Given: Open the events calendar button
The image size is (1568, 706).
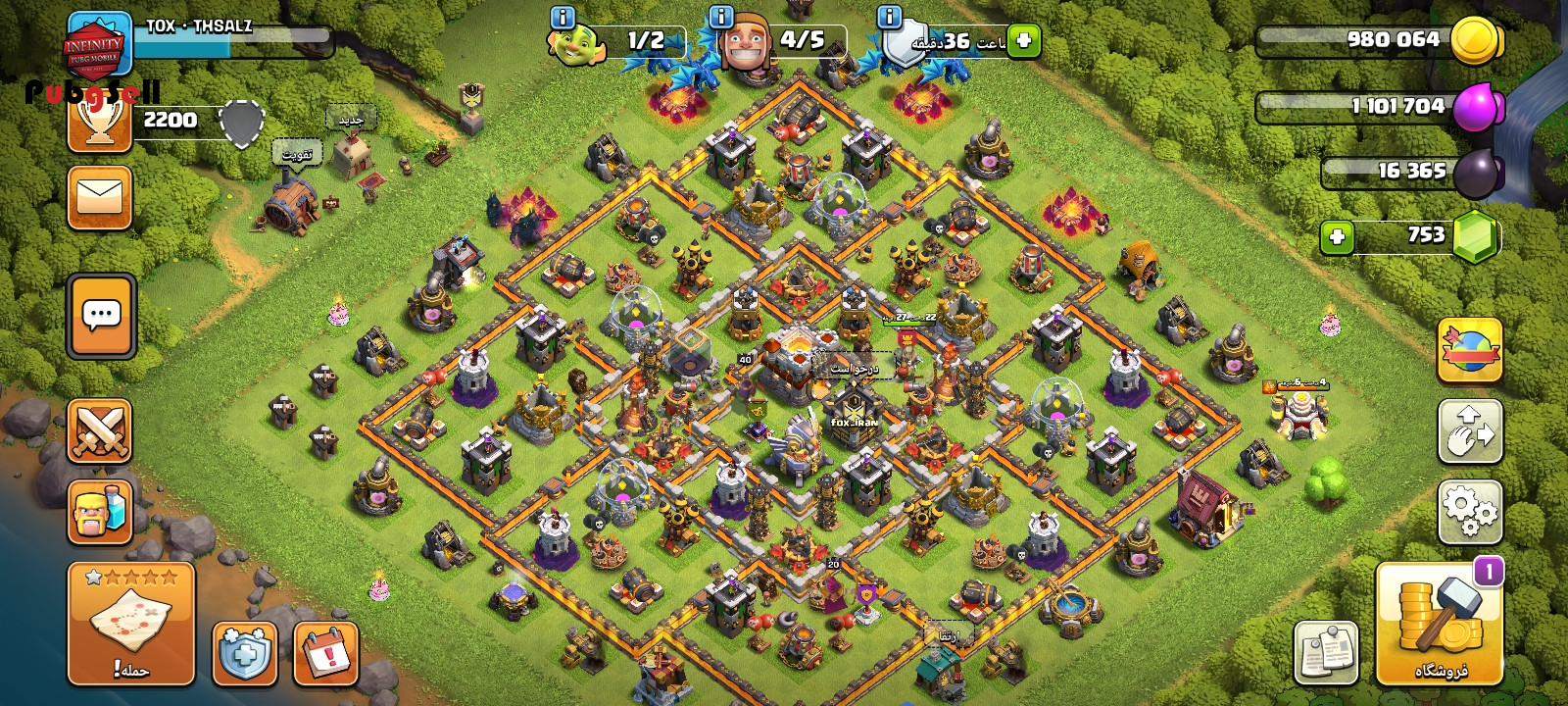Looking at the screenshot, I should pos(325,653).
